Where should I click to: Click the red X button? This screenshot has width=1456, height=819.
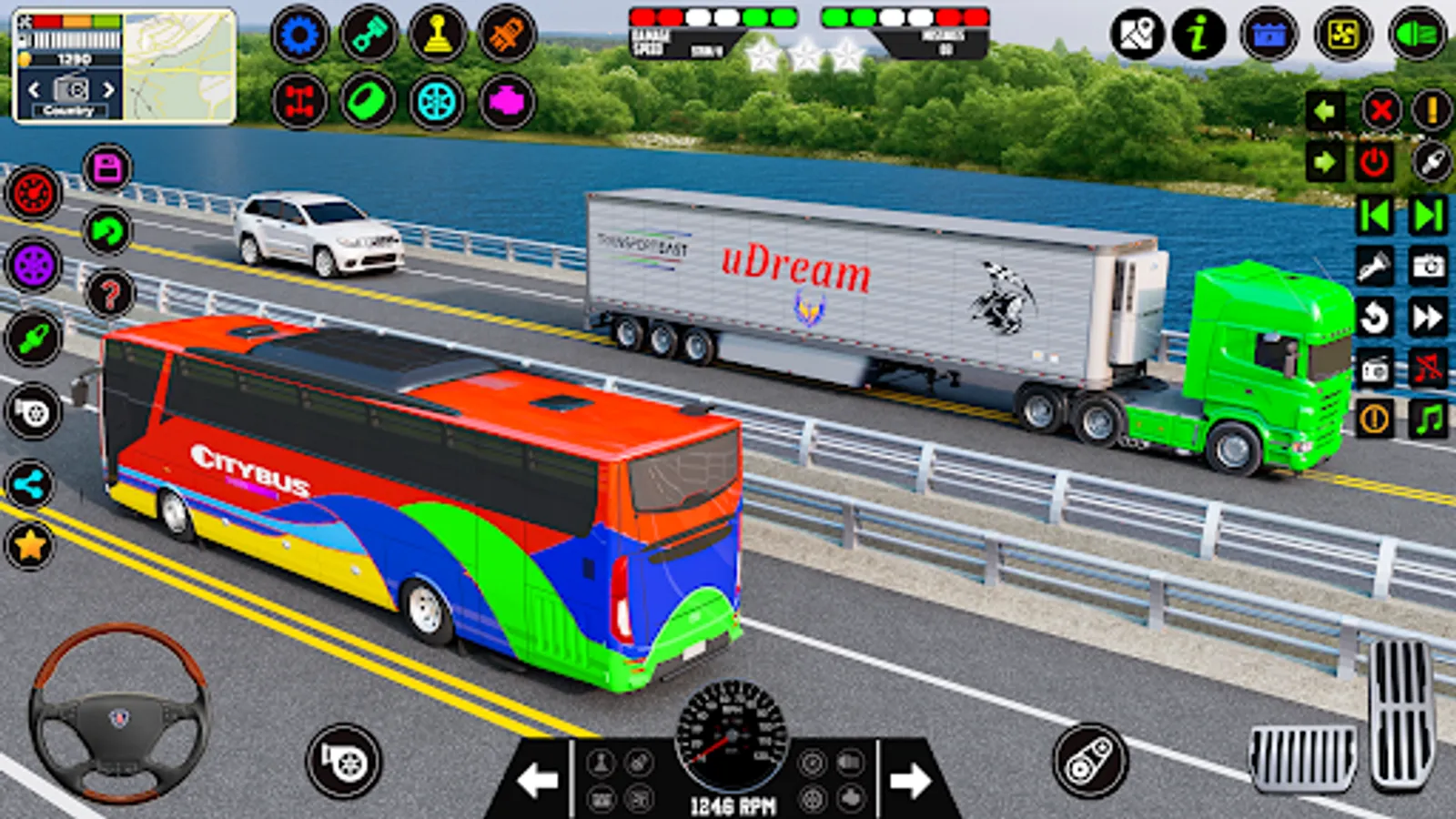click(1380, 111)
